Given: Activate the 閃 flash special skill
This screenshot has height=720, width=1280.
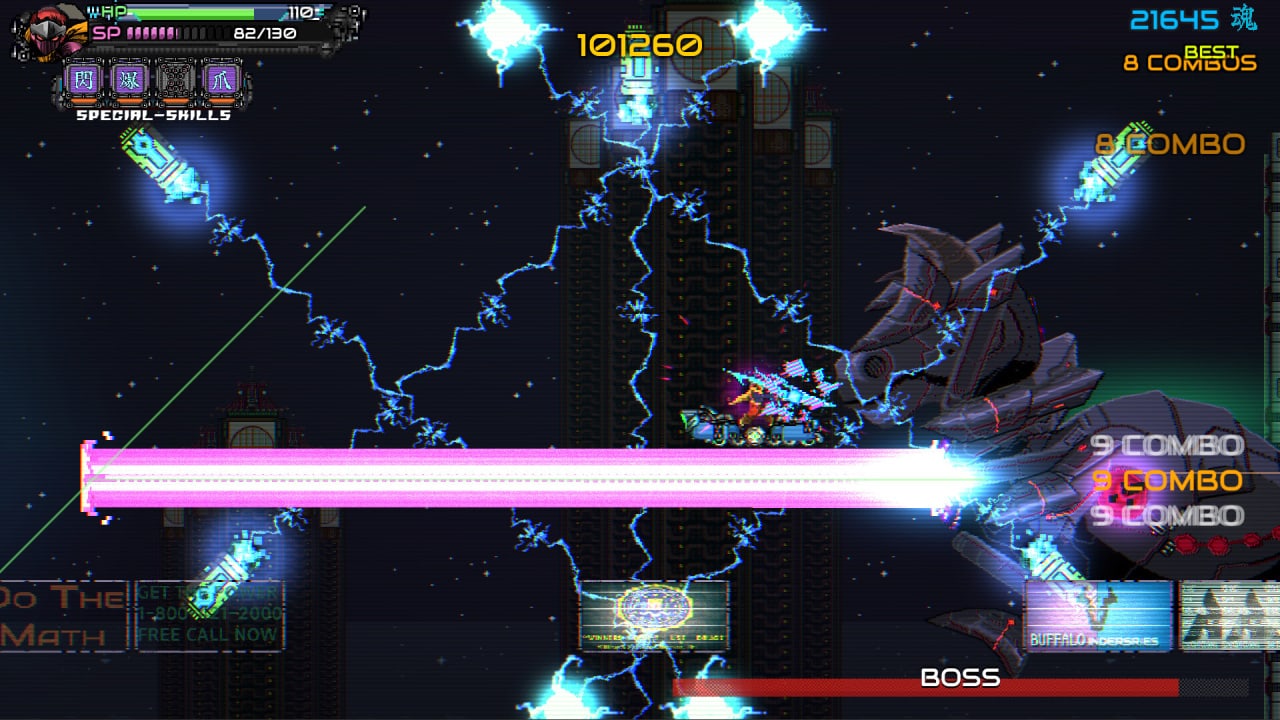Looking at the screenshot, I should point(83,80).
